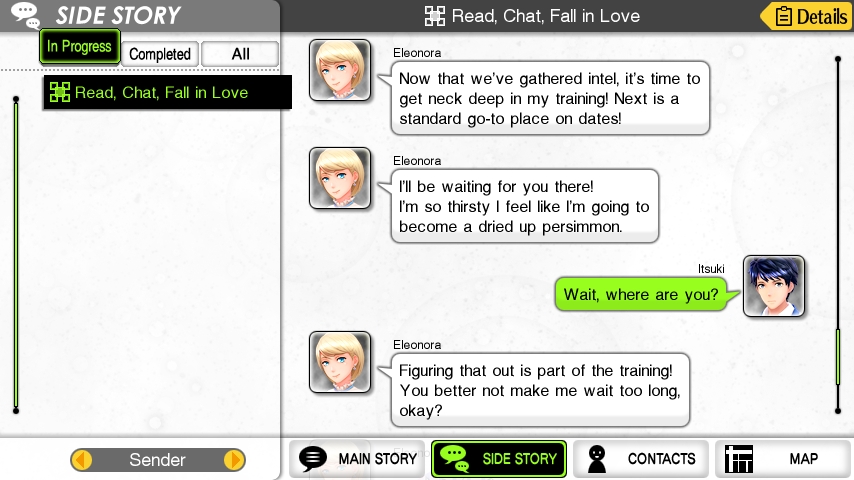Select the All stories tab
Viewport: 854px width, 480px height.
tap(240, 54)
